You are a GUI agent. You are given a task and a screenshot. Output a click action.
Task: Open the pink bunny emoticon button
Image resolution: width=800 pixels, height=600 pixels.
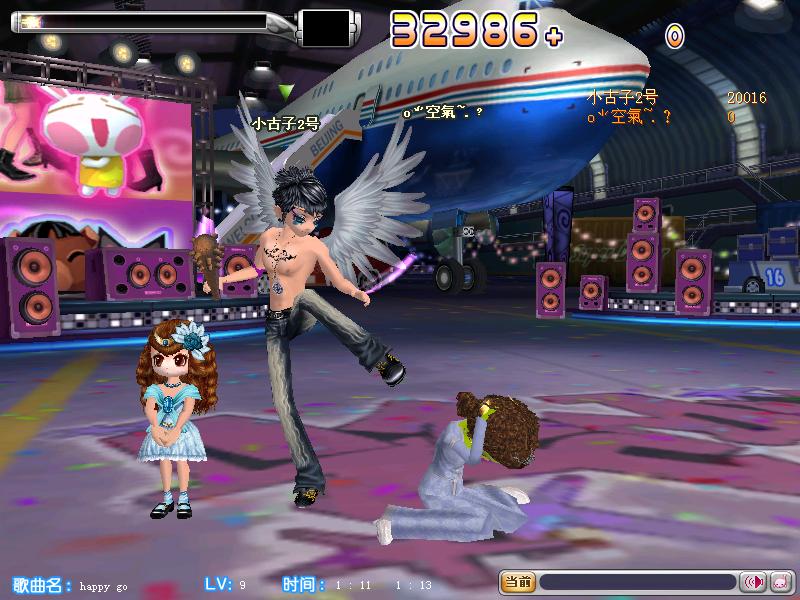click(x=780, y=582)
